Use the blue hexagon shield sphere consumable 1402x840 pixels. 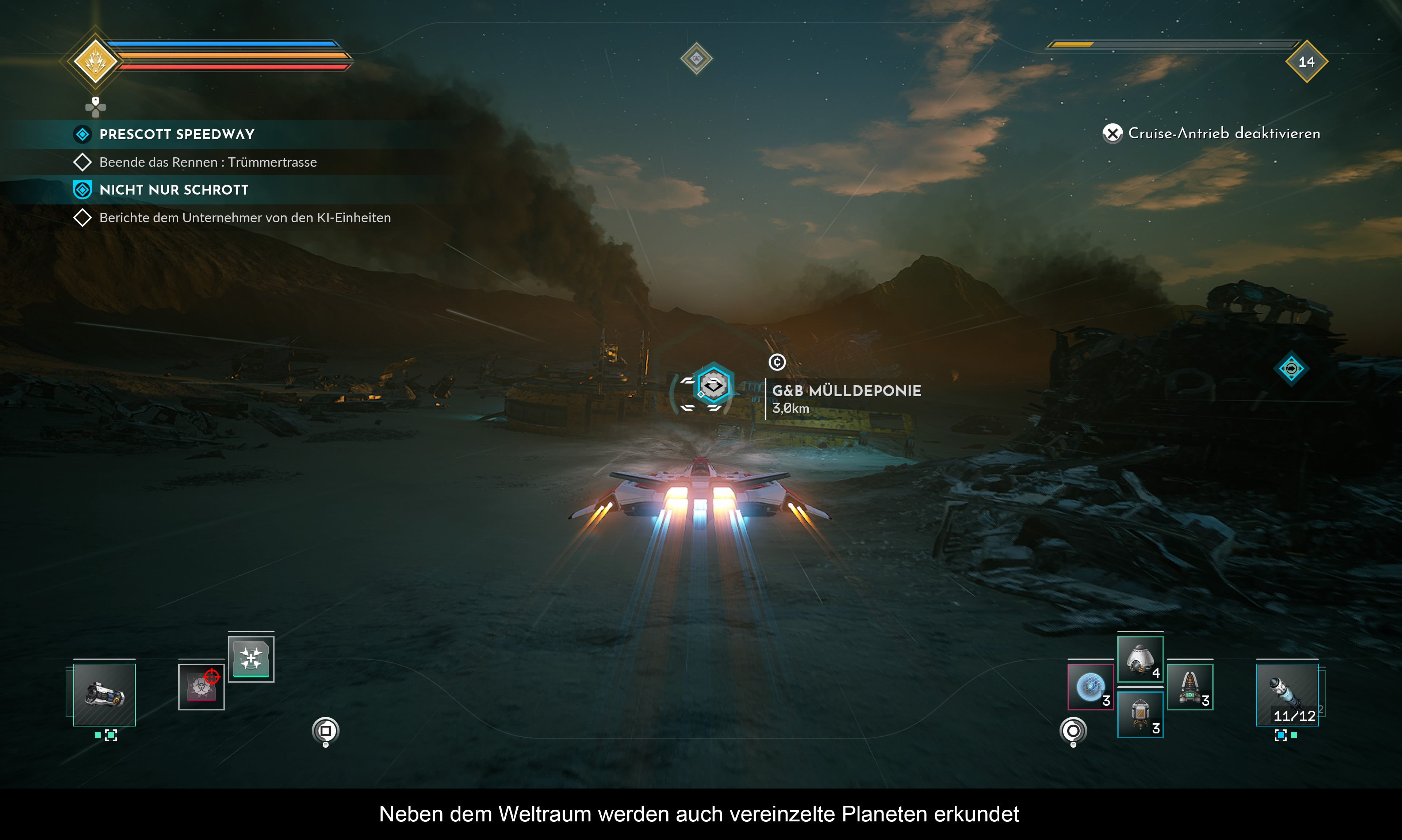(x=1090, y=687)
